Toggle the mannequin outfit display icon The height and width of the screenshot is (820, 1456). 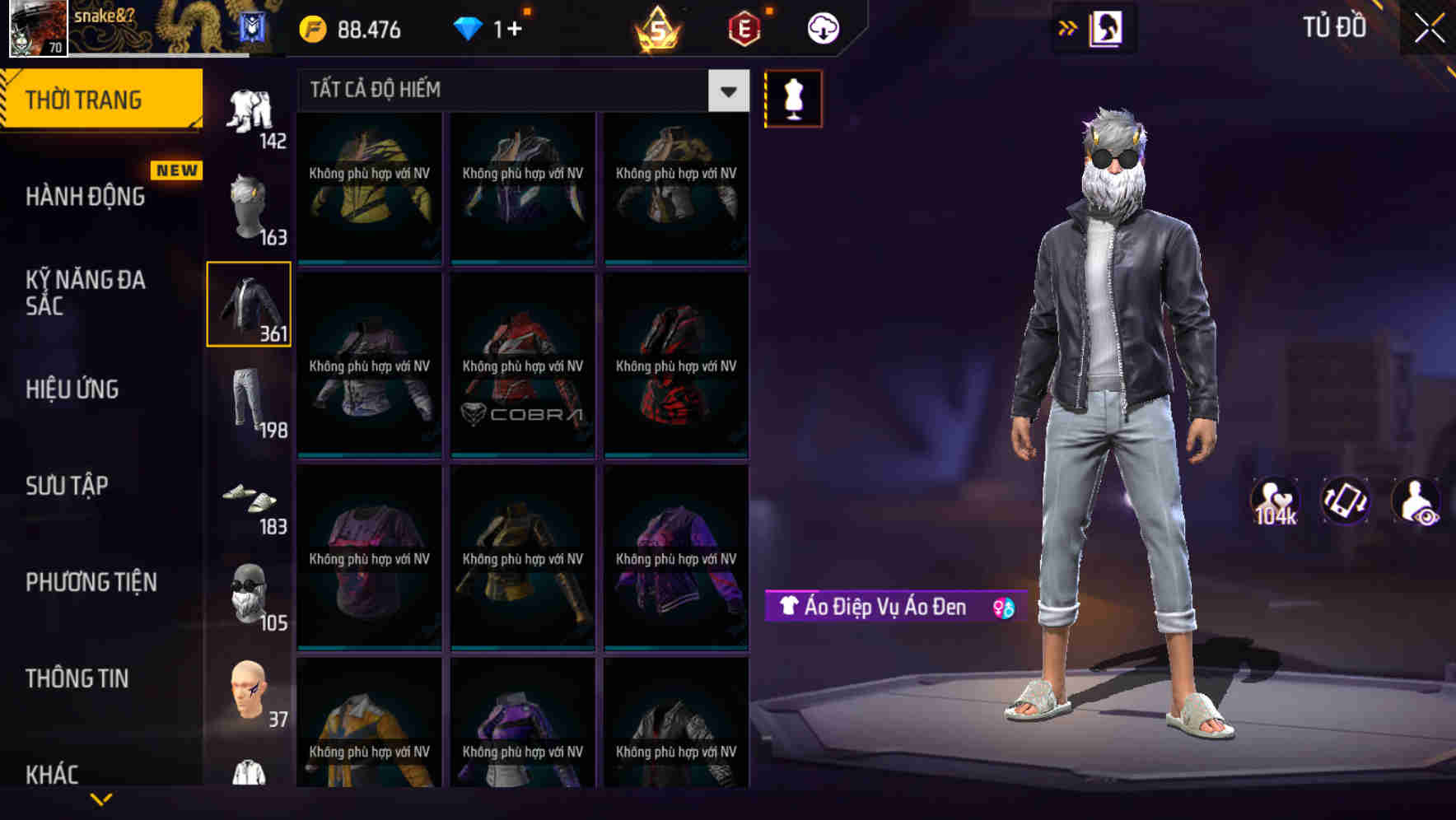(793, 98)
